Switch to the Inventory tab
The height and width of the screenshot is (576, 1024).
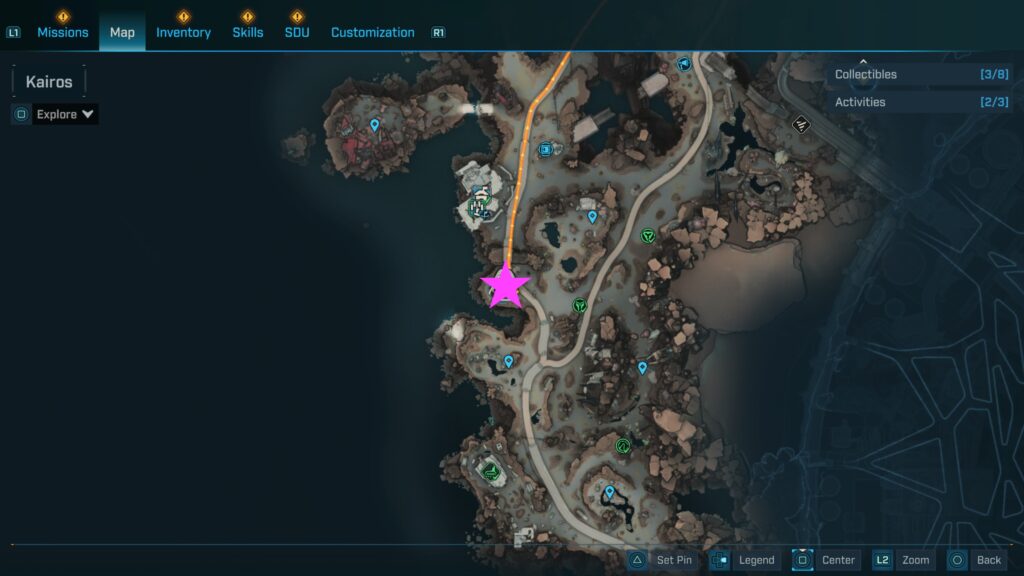(x=183, y=32)
